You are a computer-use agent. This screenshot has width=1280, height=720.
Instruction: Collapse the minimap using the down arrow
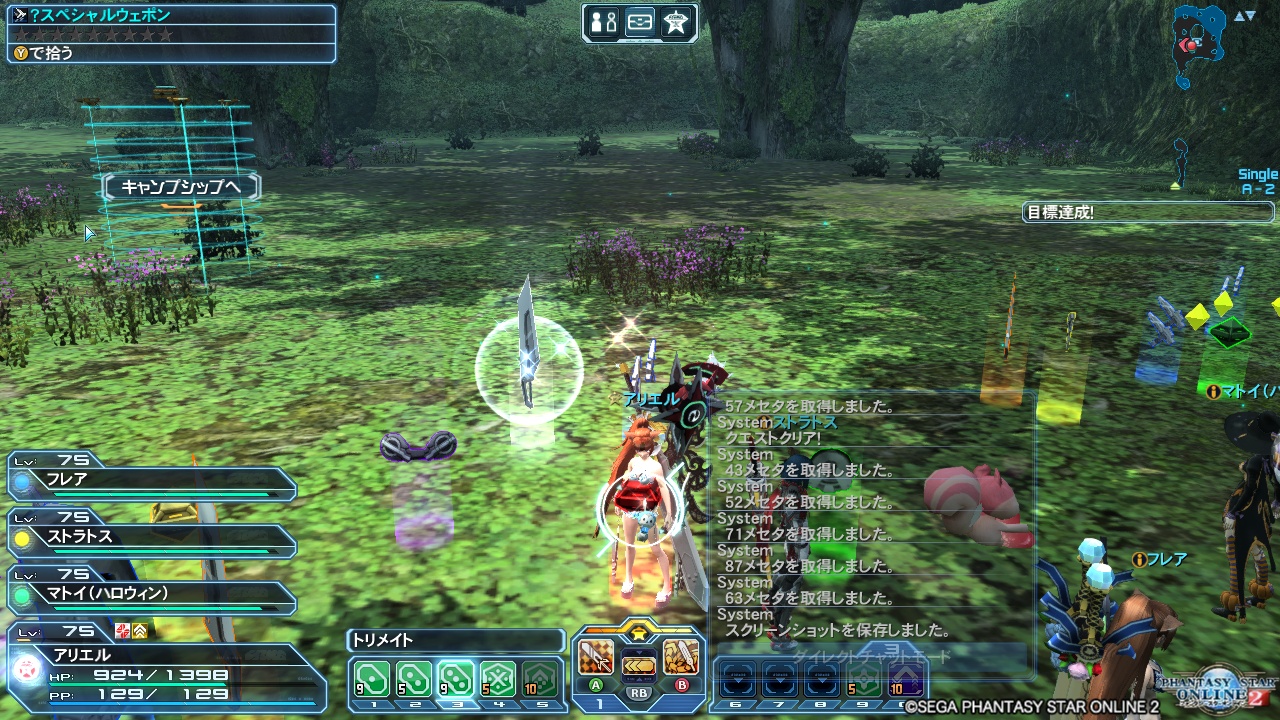(1250, 16)
